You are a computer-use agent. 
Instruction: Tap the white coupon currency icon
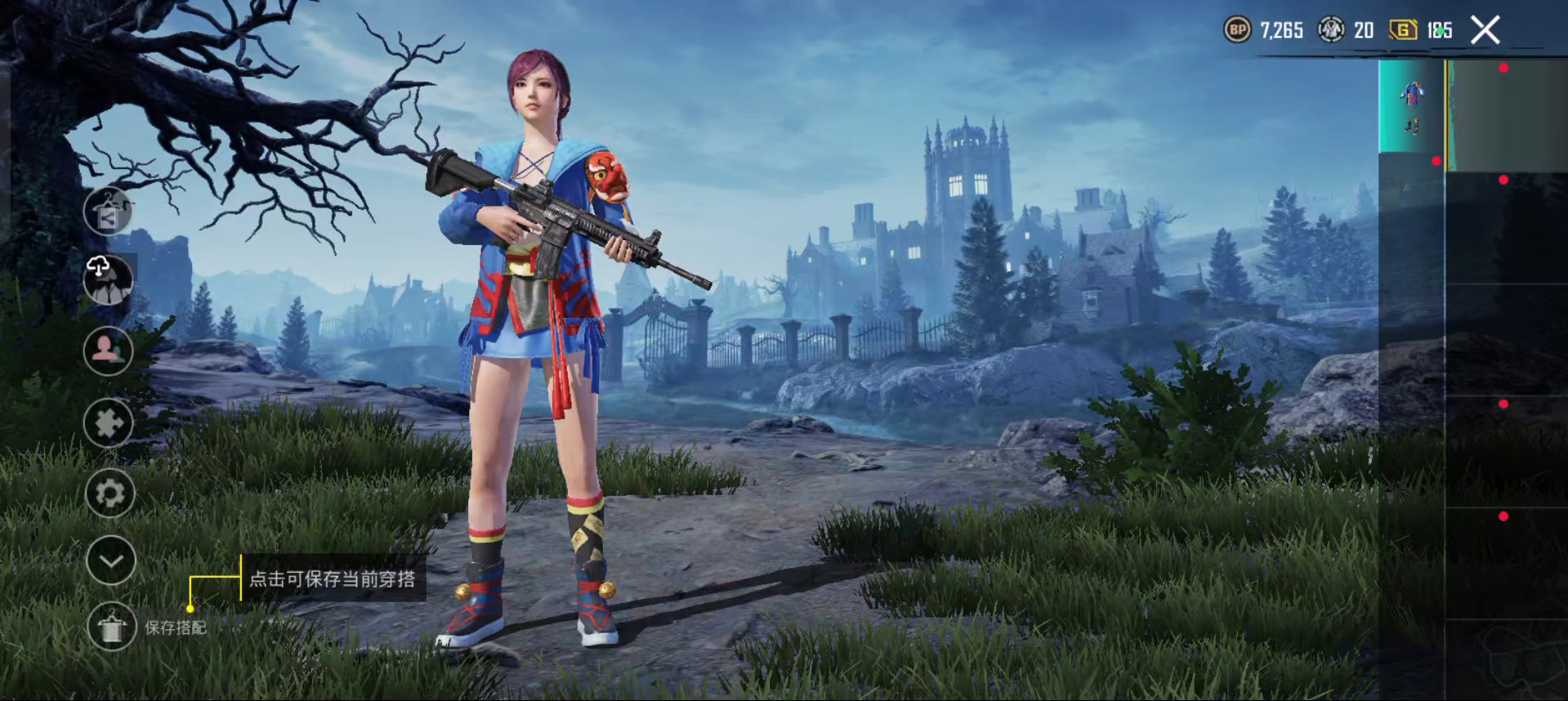(x=1332, y=29)
